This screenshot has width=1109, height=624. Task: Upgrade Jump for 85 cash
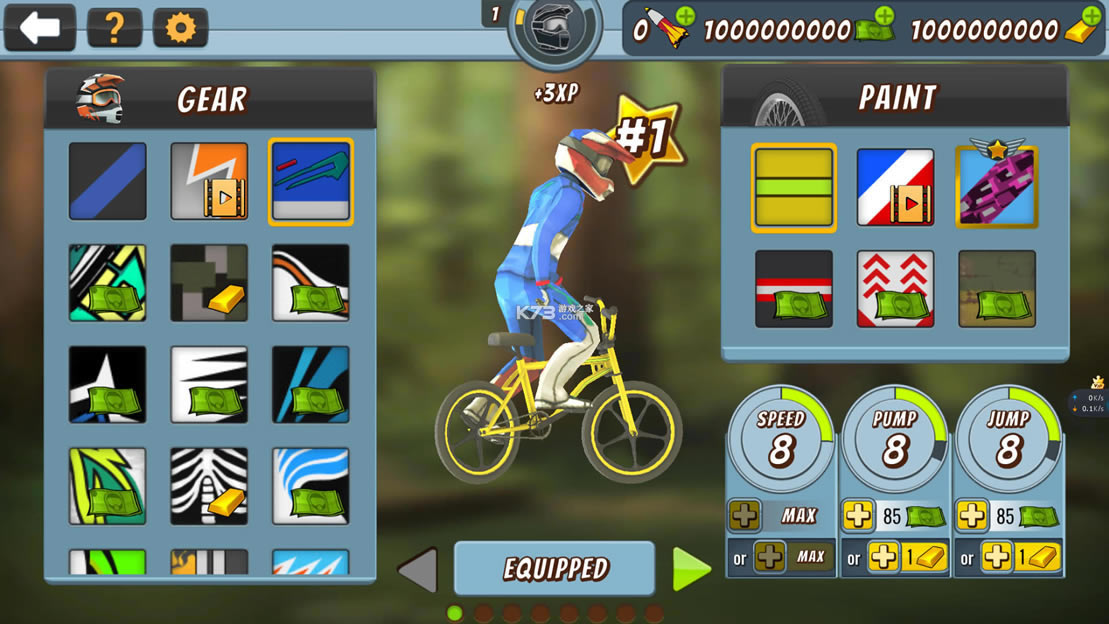[1008, 516]
